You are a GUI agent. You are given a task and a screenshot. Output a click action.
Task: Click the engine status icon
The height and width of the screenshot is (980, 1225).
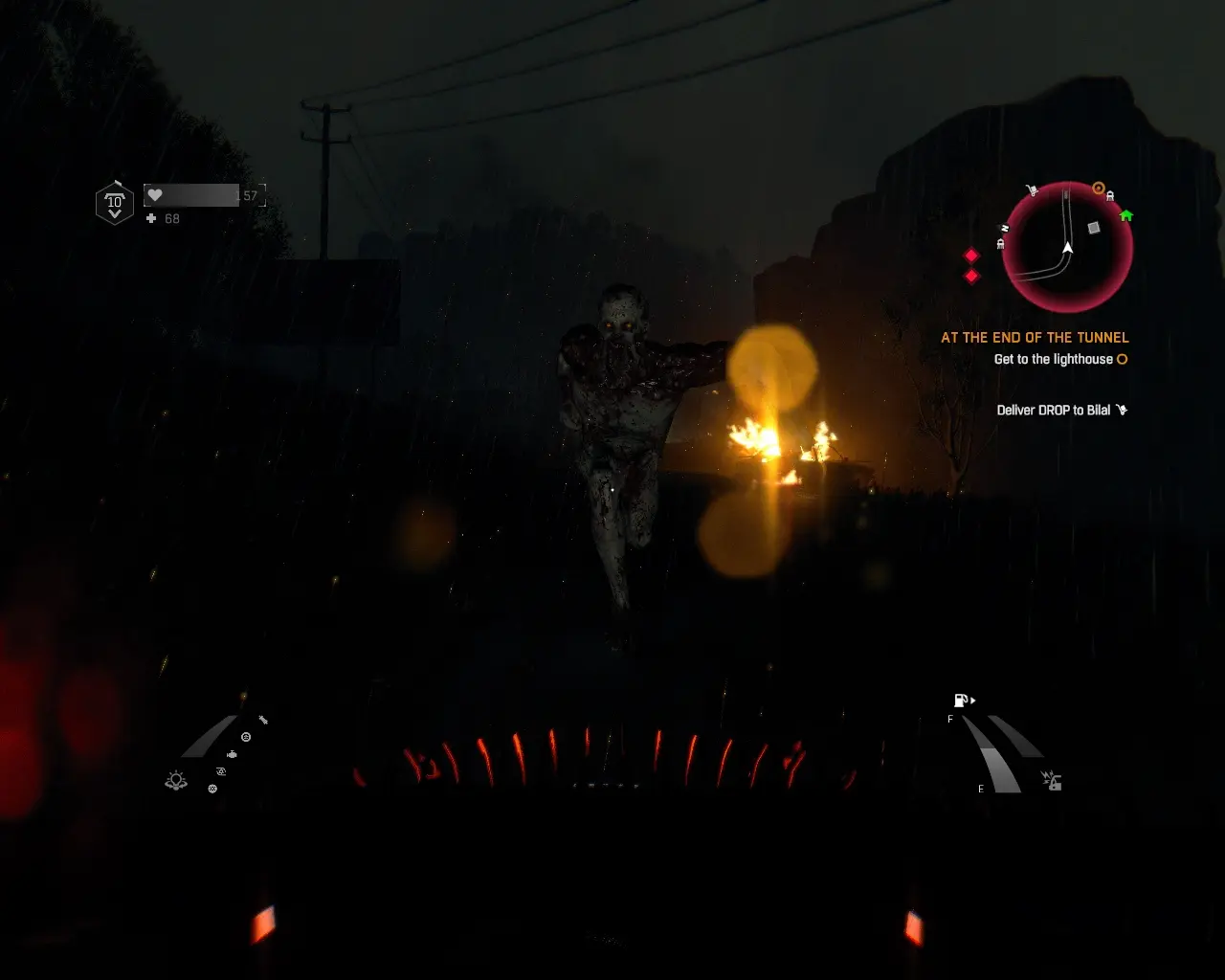(232, 755)
